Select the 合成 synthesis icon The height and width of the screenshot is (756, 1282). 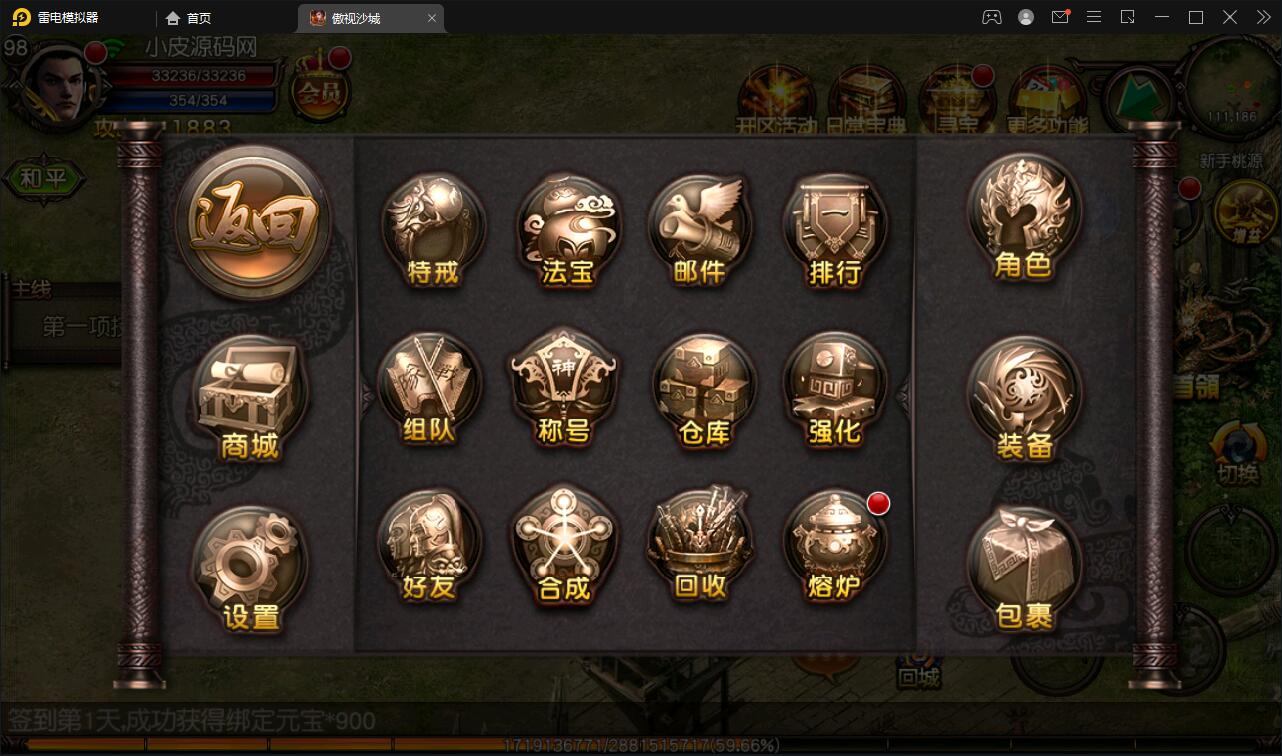click(x=564, y=546)
